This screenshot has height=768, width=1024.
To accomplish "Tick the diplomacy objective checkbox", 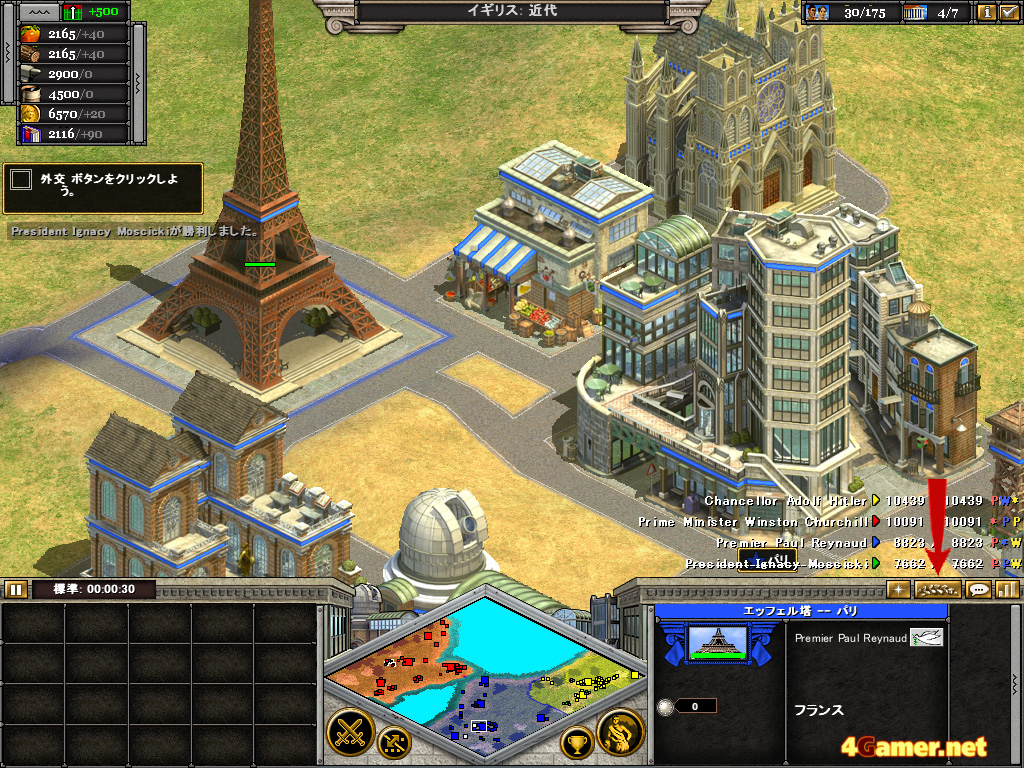I will tap(20, 180).
